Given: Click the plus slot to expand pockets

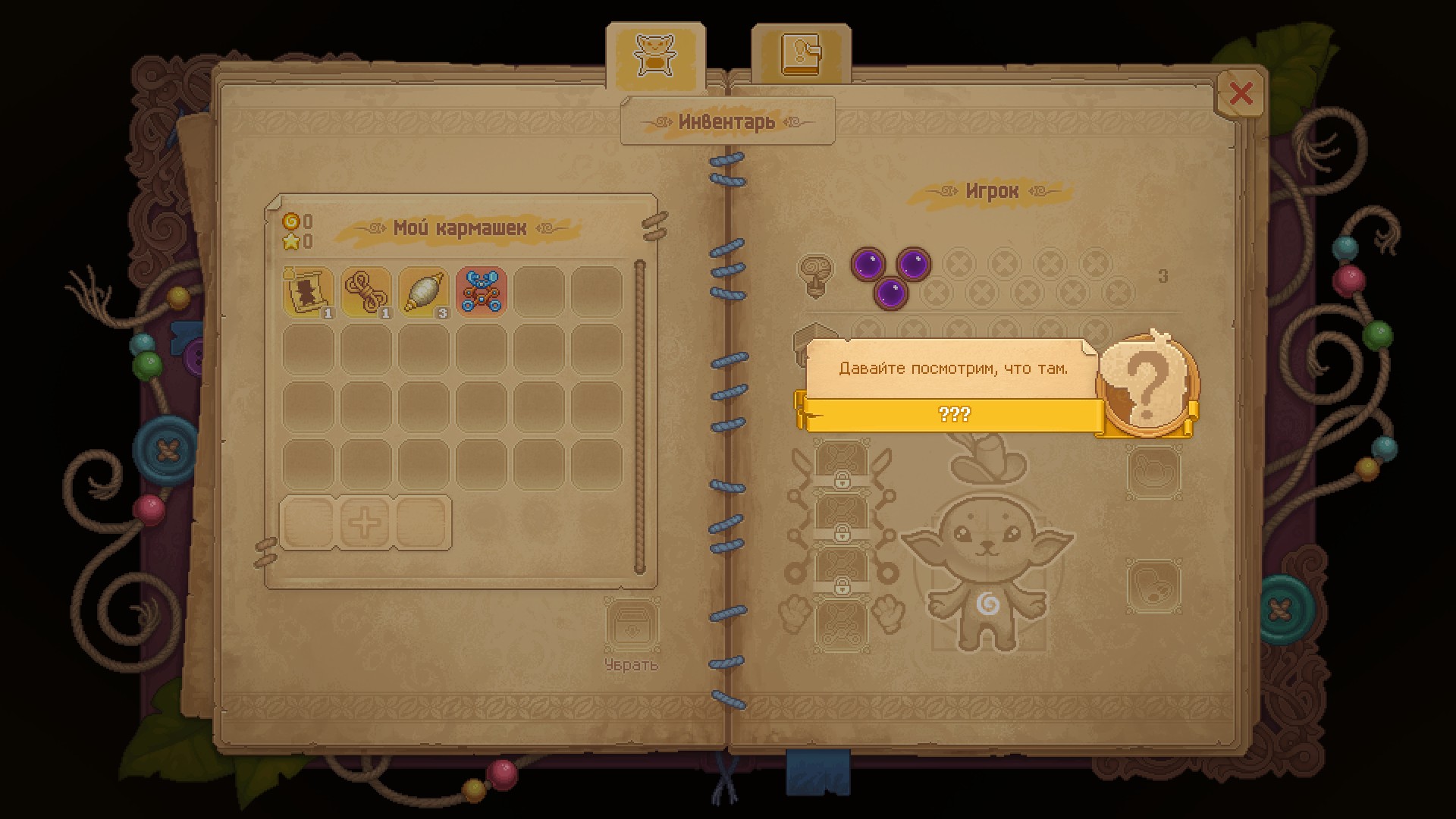Looking at the screenshot, I should tap(365, 522).
